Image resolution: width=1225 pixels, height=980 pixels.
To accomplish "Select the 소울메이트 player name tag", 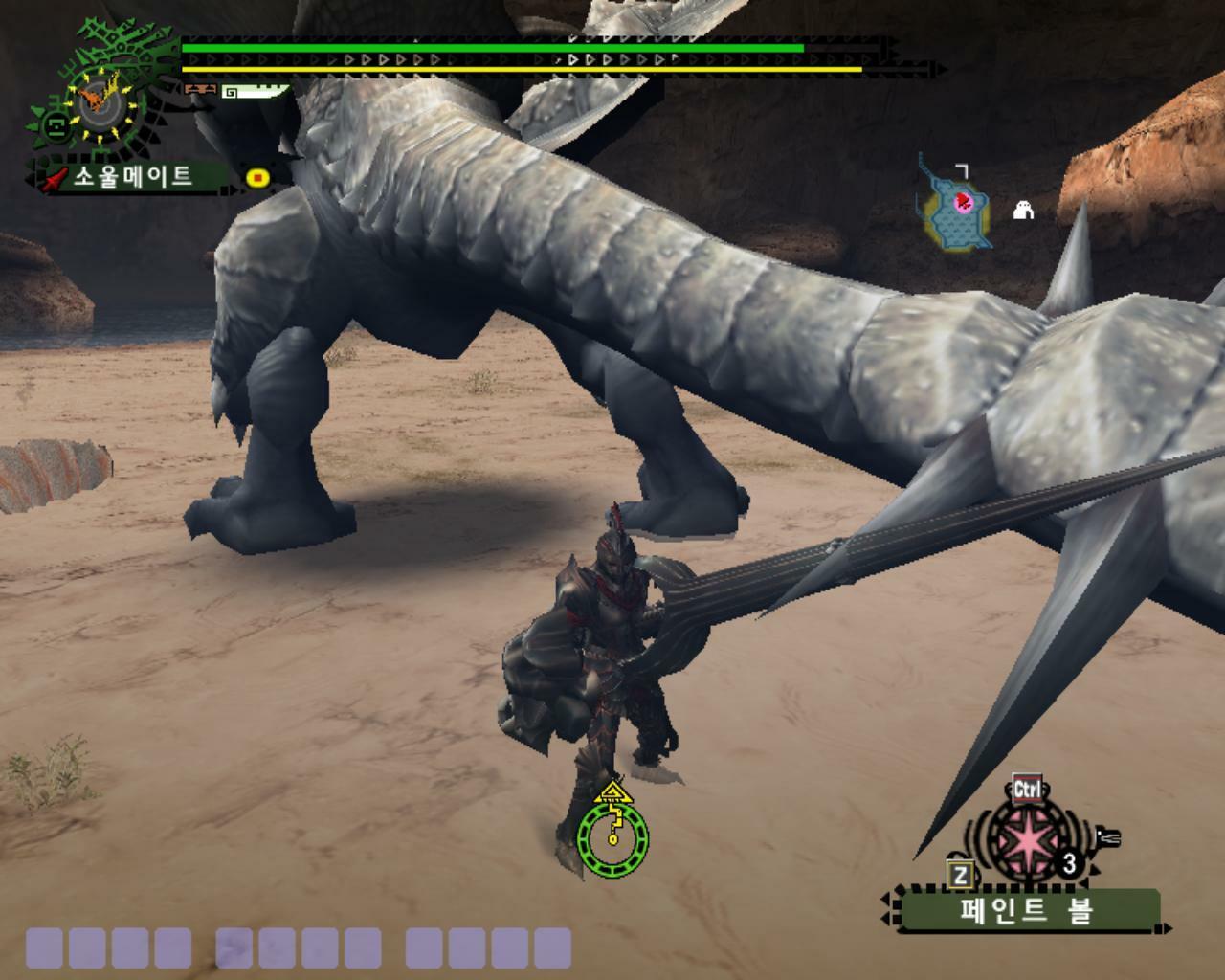I will click(132, 177).
